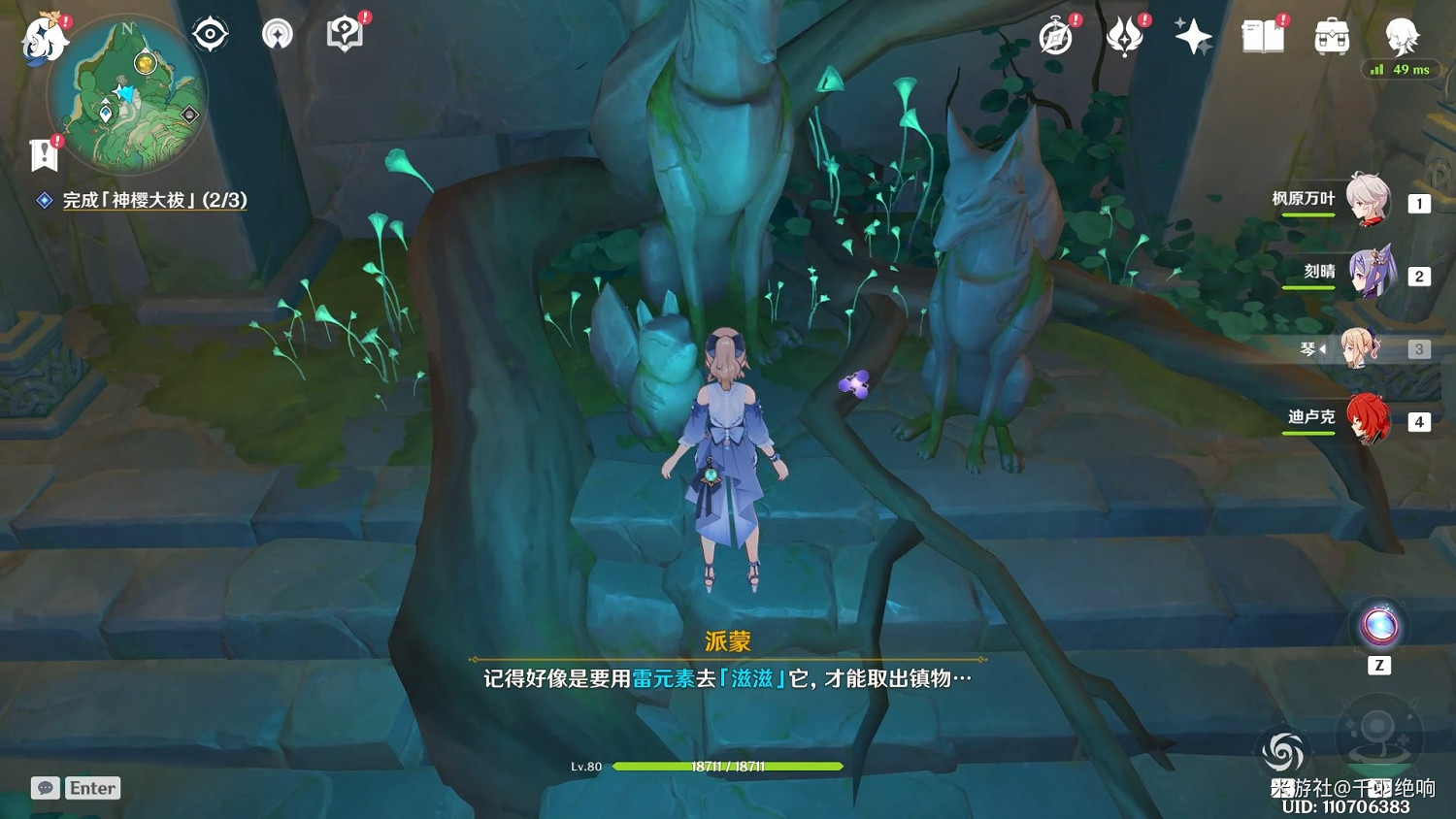Open the Events overview clock icon
The width and height of the screenshot is (1456, 819).
point(1056,36)
